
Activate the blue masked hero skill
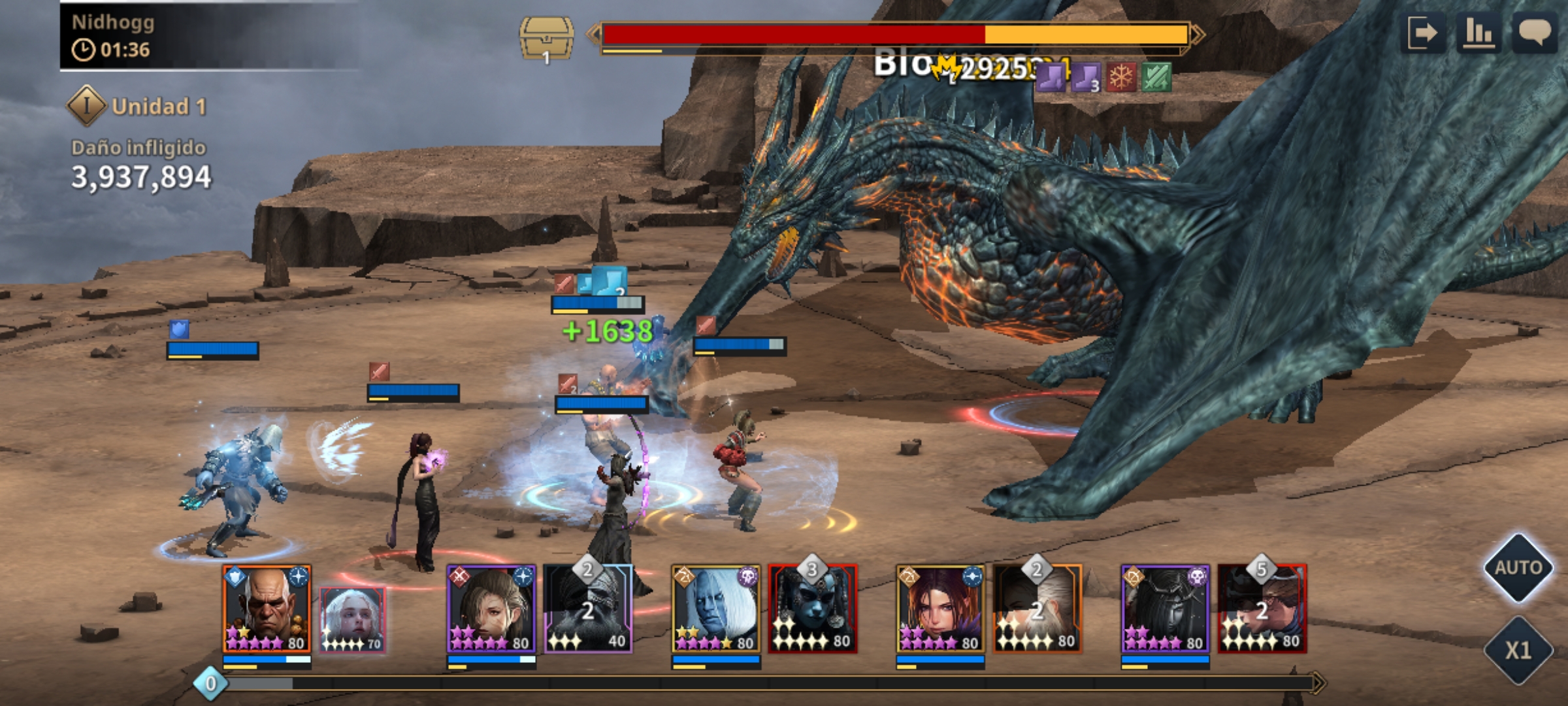tap(813, 609)
